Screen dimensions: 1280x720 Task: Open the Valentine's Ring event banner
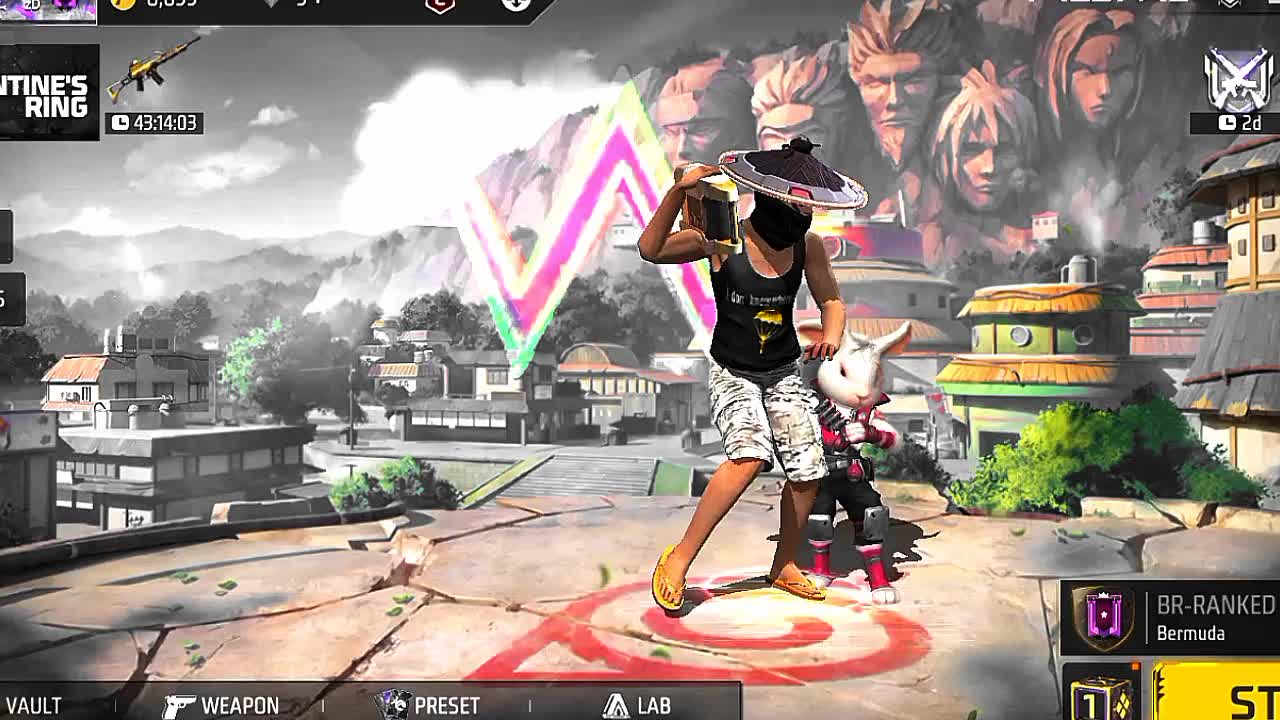click(x=48, y=92)
